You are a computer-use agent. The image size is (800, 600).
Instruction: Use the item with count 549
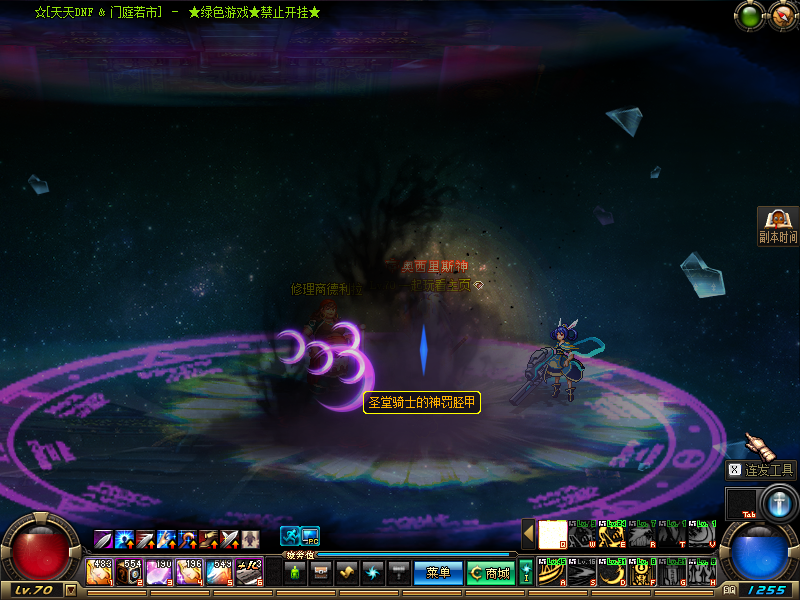point(220,572)
